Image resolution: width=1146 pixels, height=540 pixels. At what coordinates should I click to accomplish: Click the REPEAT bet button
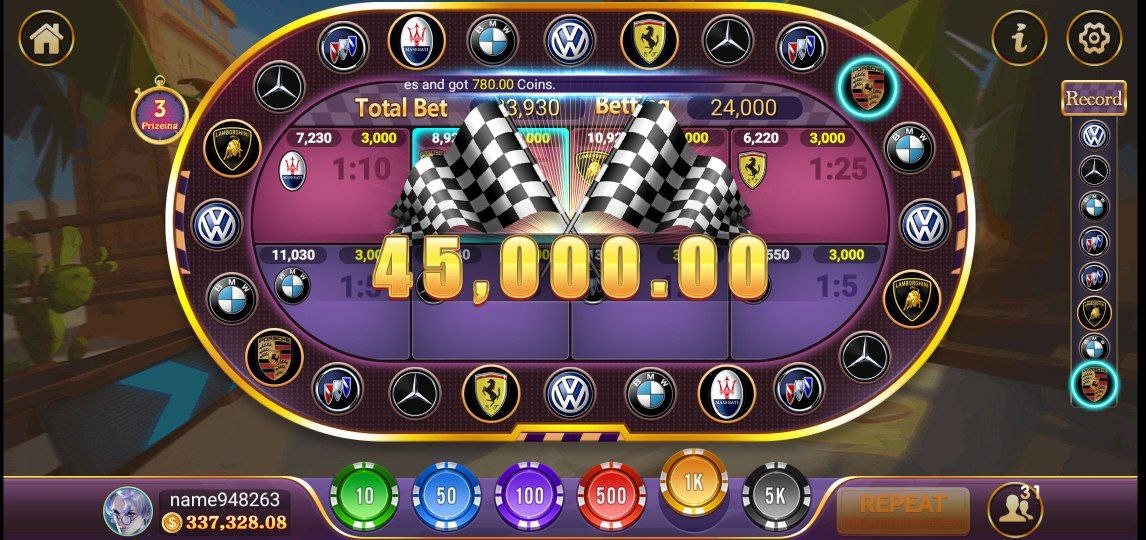[902, 510]
